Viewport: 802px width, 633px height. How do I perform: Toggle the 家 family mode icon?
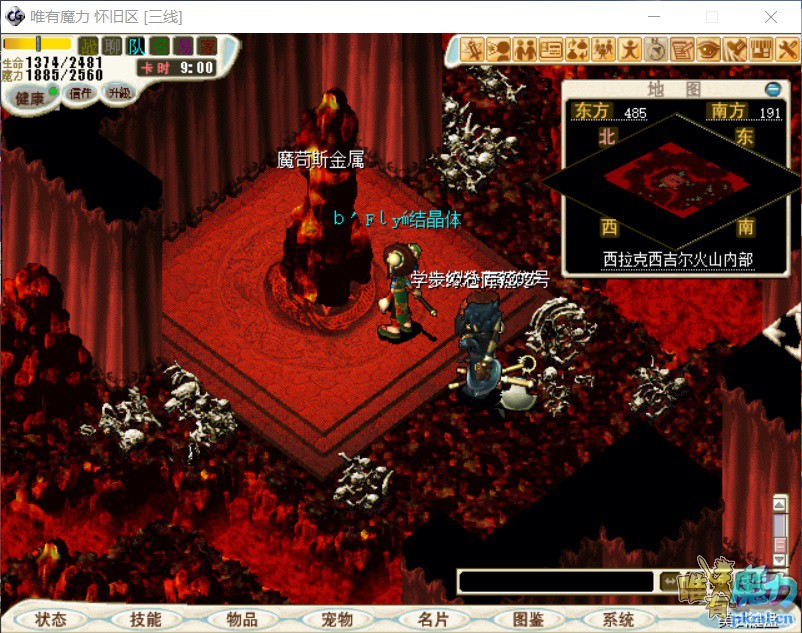206,45
